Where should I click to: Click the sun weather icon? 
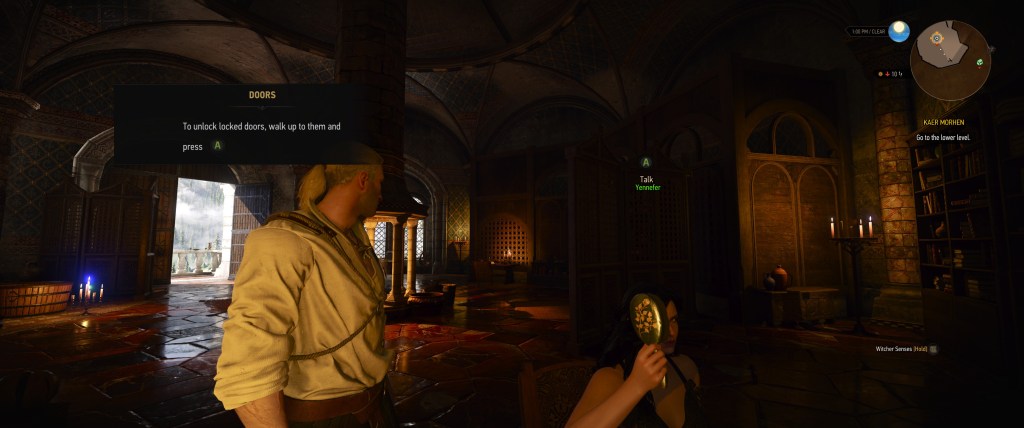coord(899,31)
